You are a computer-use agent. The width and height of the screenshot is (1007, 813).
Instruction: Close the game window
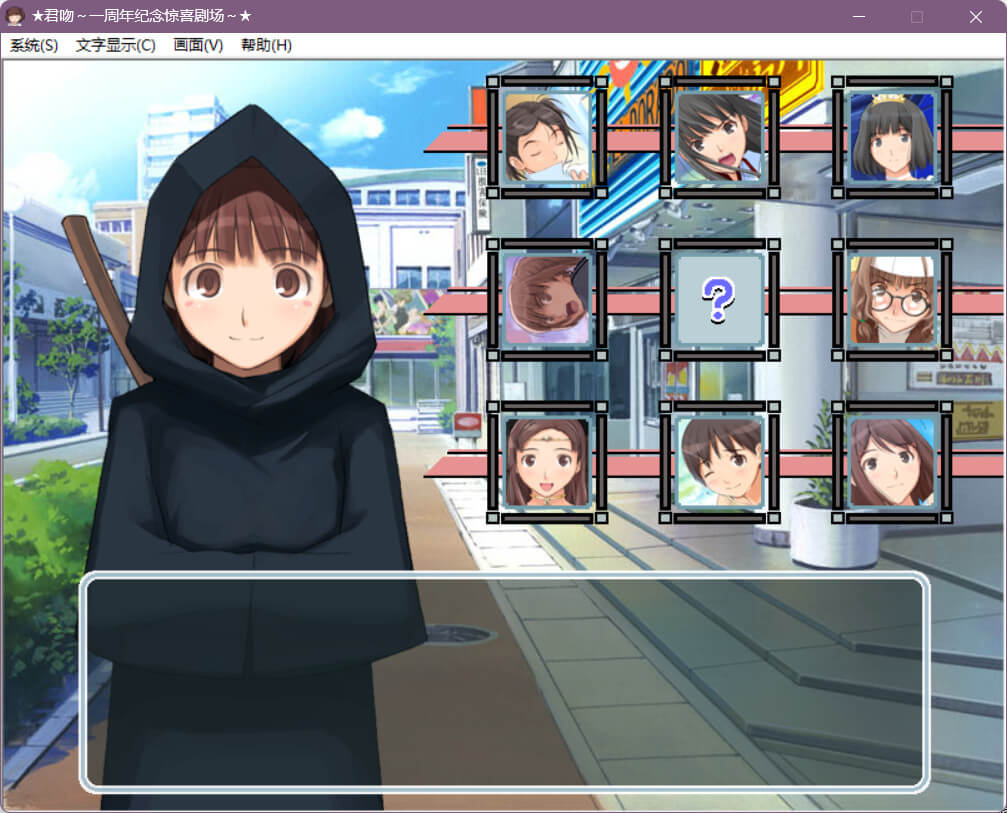tap(976, 17)
